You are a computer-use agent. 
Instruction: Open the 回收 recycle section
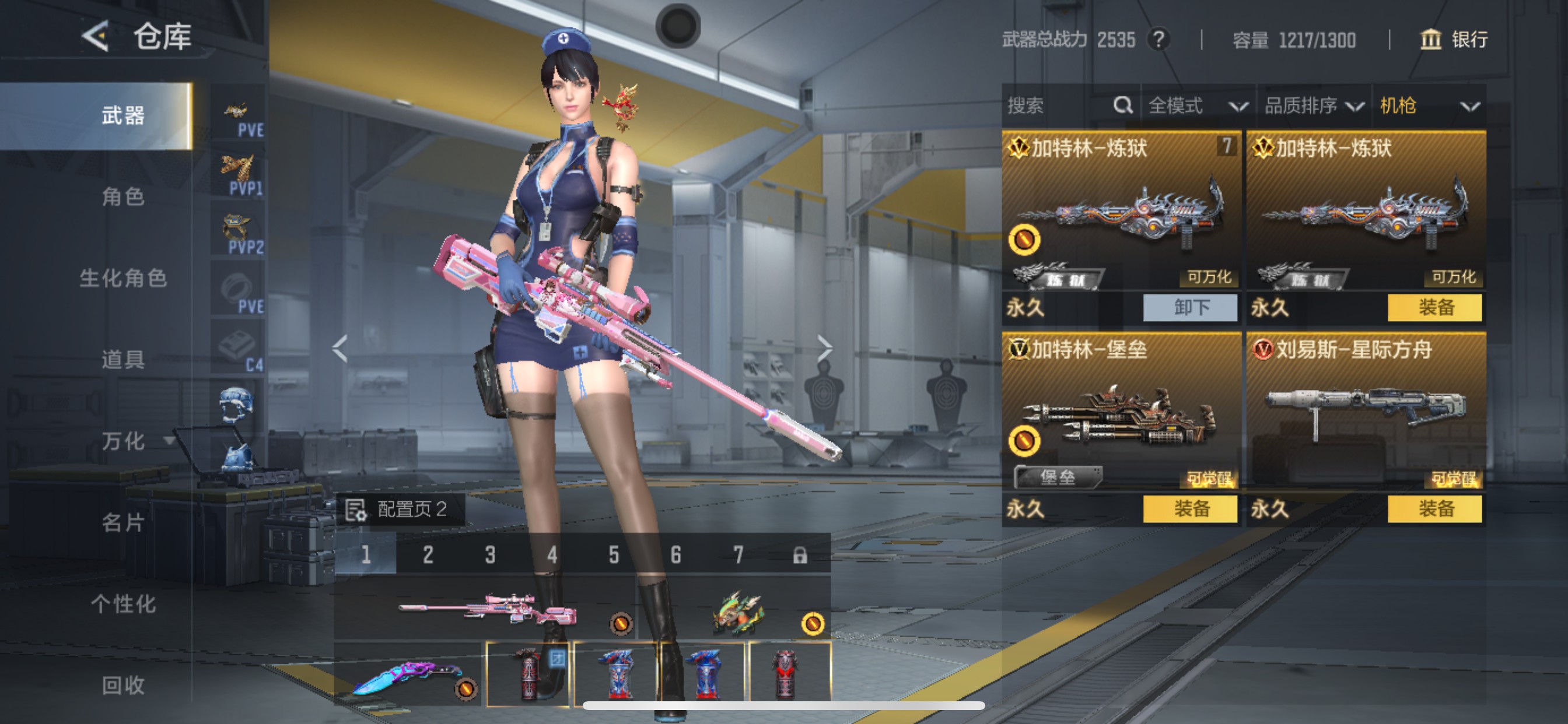pyautogui.click(x=123, y=685)
